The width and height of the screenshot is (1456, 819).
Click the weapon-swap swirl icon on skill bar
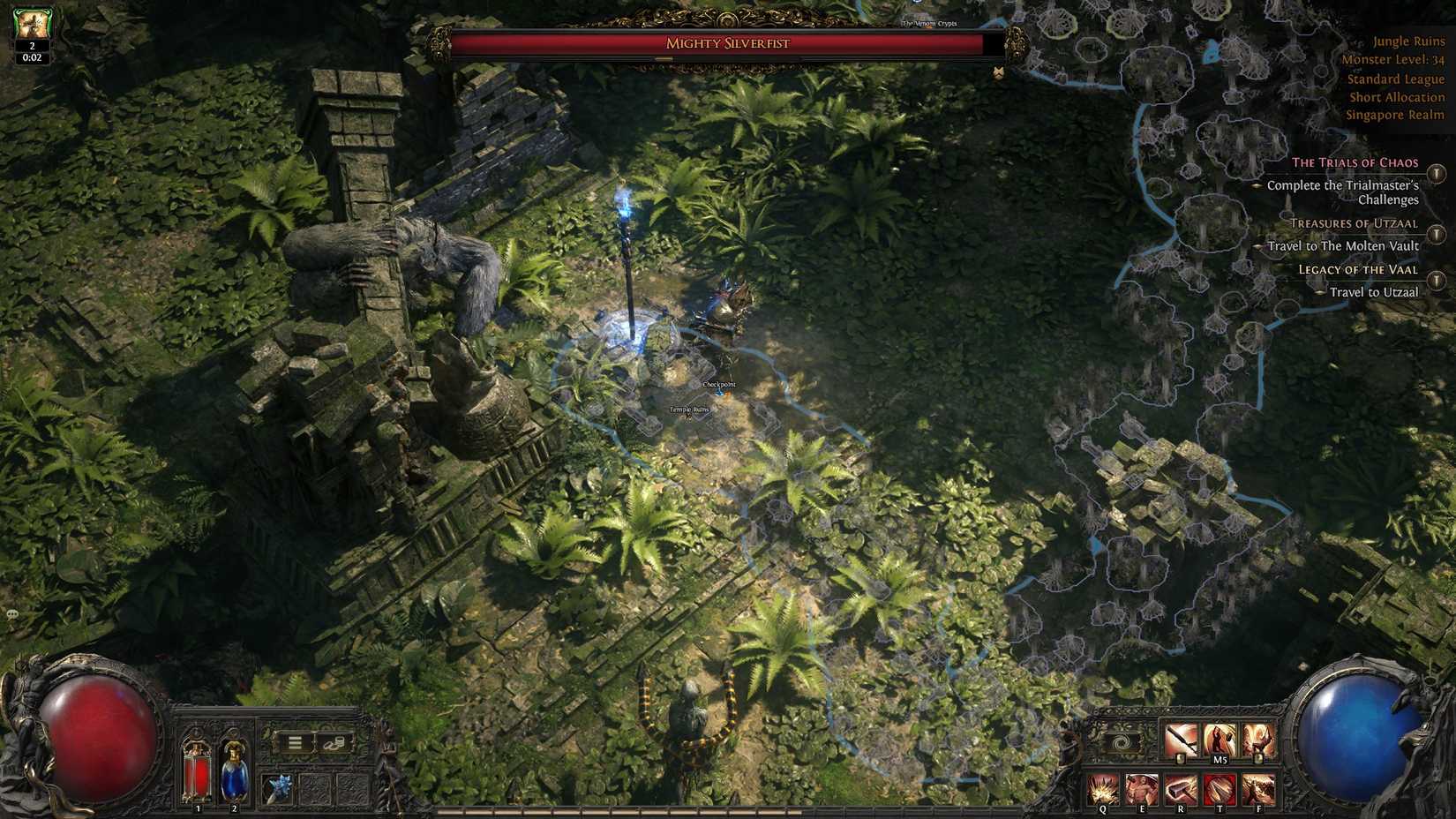click(x=1122, y=740)
